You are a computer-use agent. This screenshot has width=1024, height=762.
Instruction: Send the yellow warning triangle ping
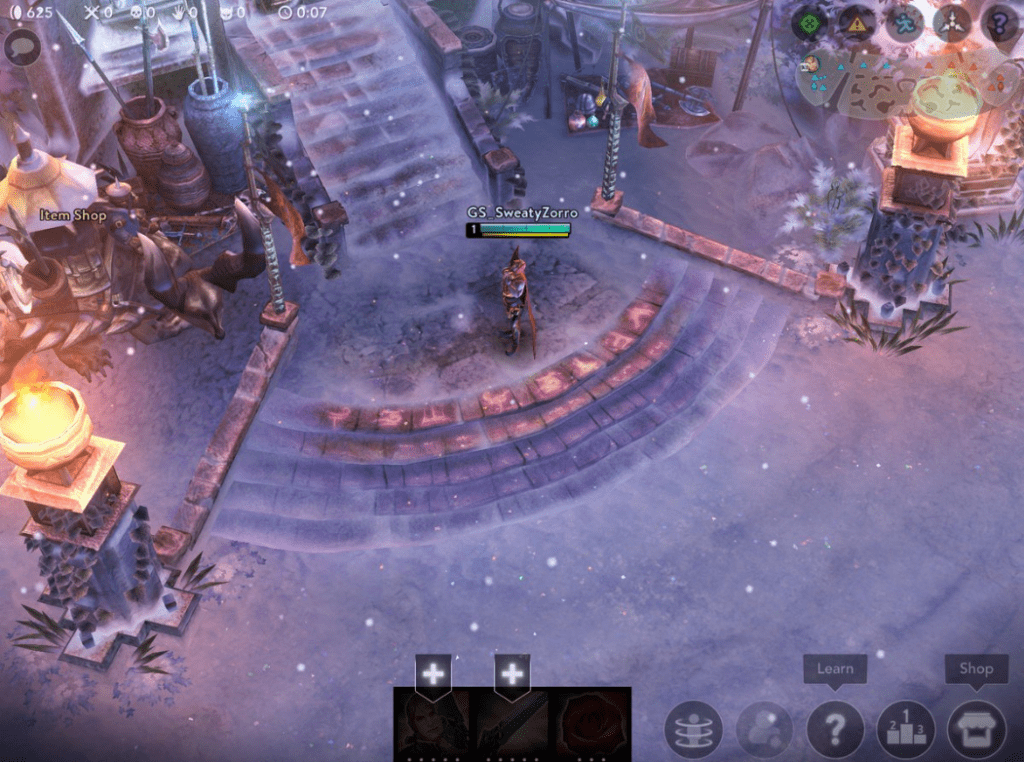[x=856, y=22]
